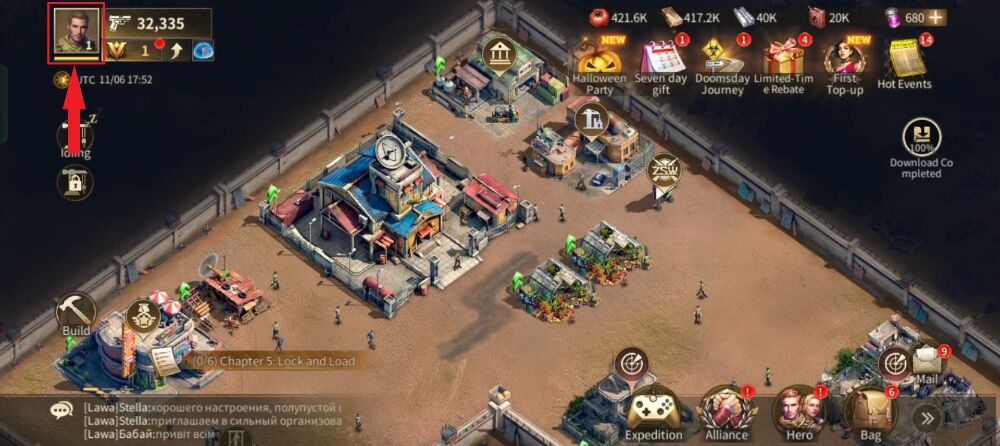Add more purple gems with plus button
Image resolution: width=1000 pixels, height=446 pixels.
[935, 17]
